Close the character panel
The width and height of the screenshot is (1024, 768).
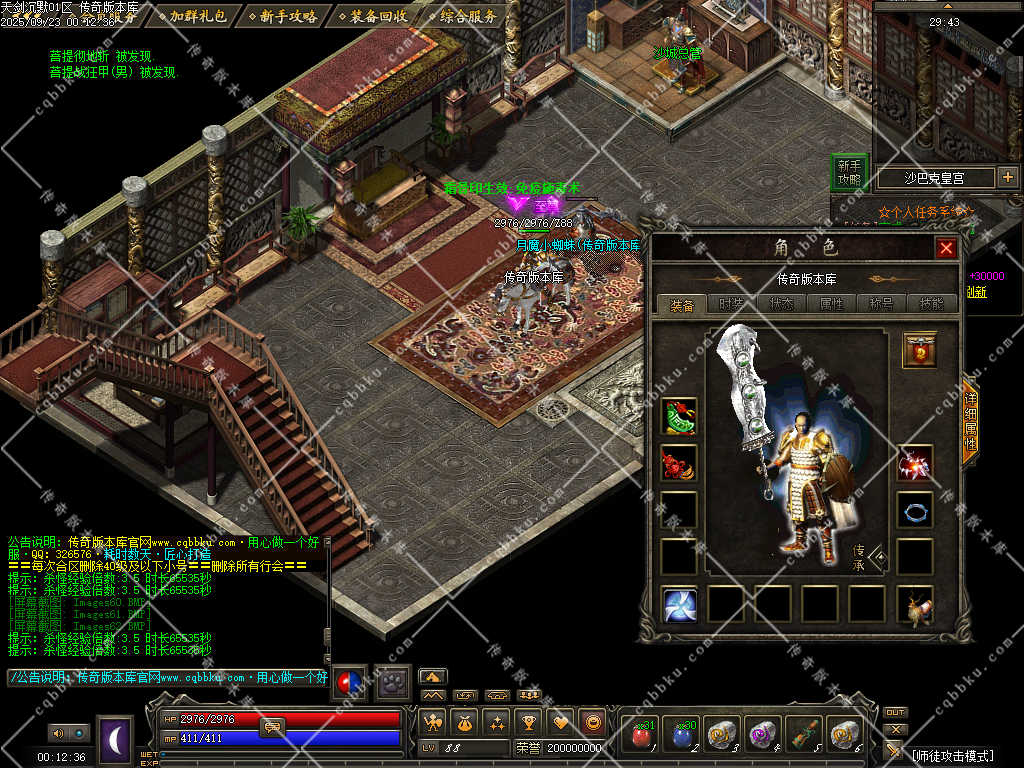(x=945, y=248)
